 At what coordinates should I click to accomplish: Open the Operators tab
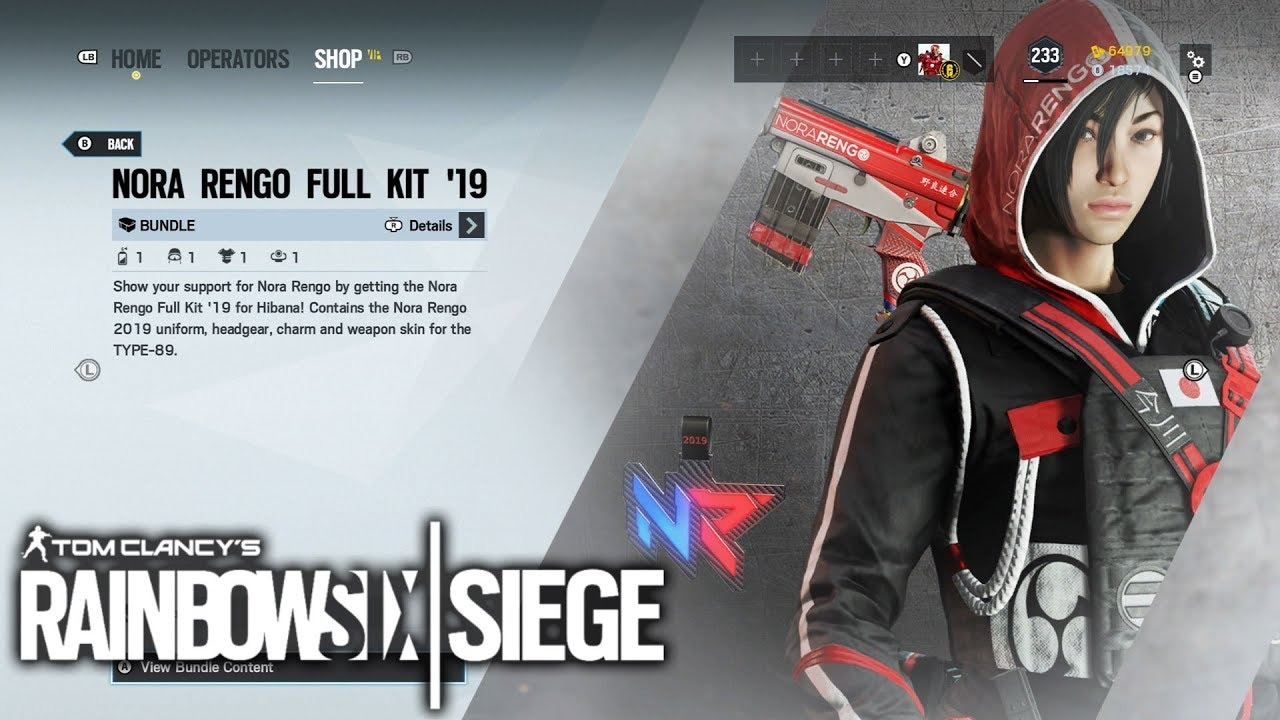point(238,59)
